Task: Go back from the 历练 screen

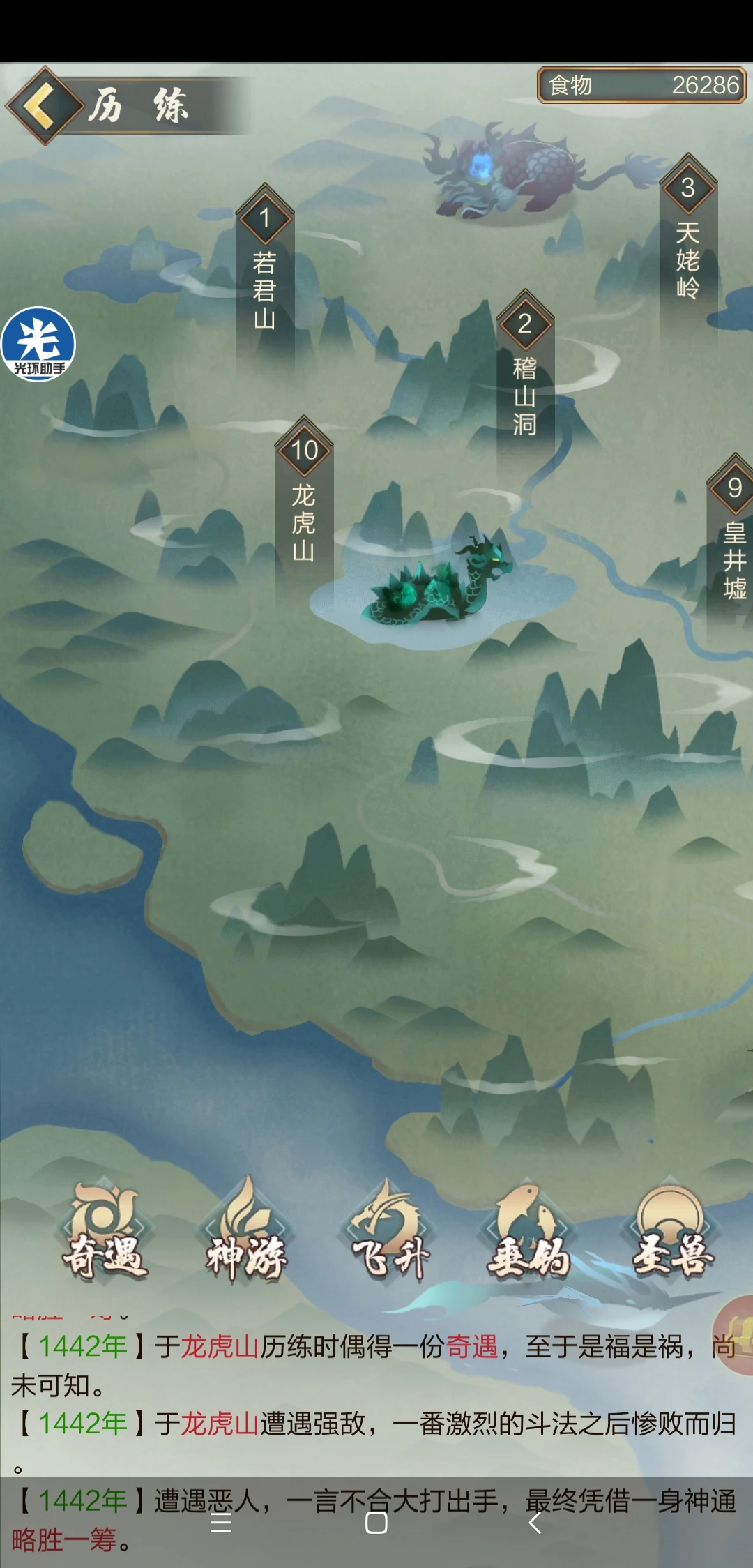Action: click(45, 106)
